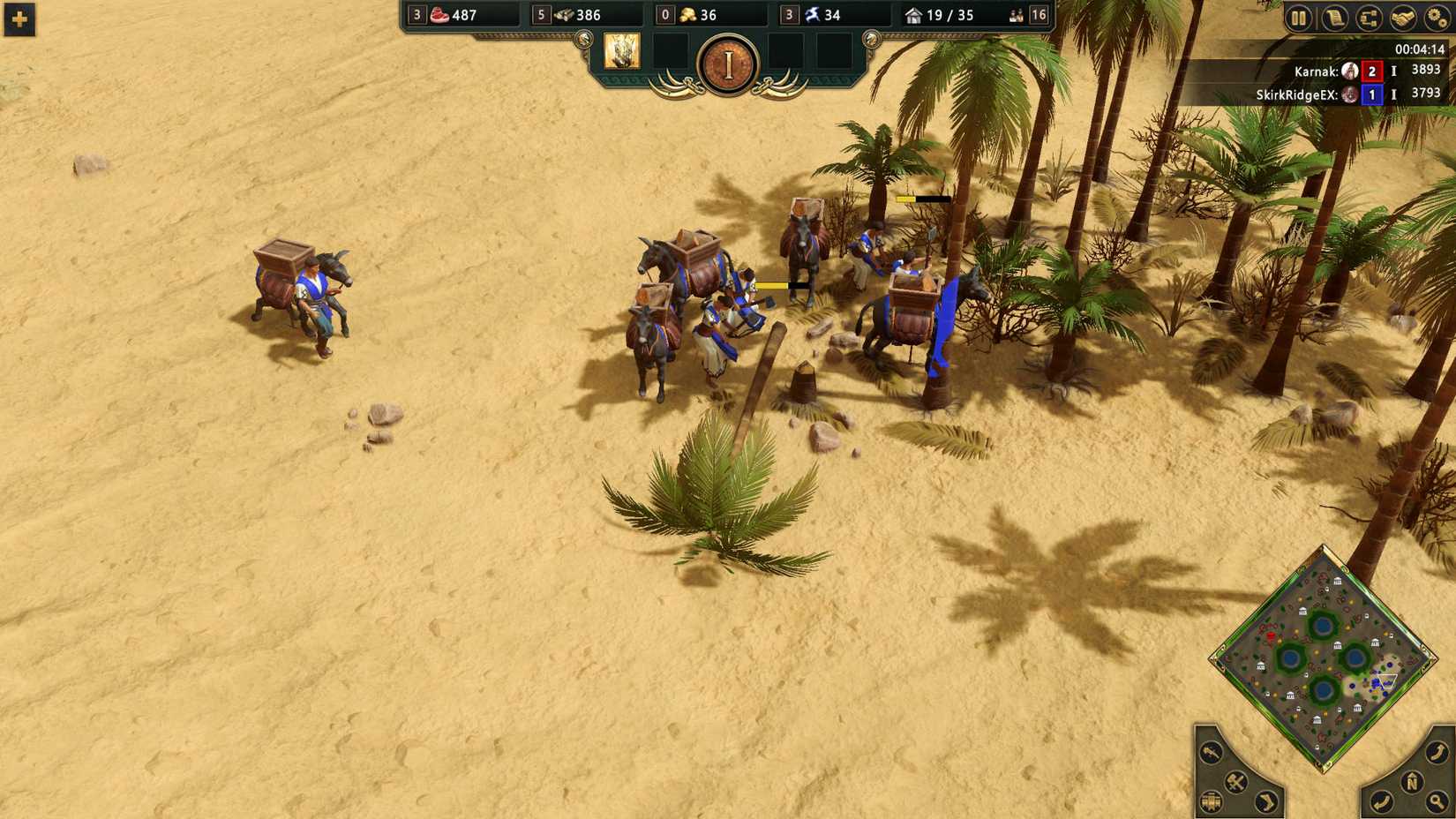This screenshot has width=1456, height=819.
Task: Toggle military units display on the minimap
Action: point(1235,781)
